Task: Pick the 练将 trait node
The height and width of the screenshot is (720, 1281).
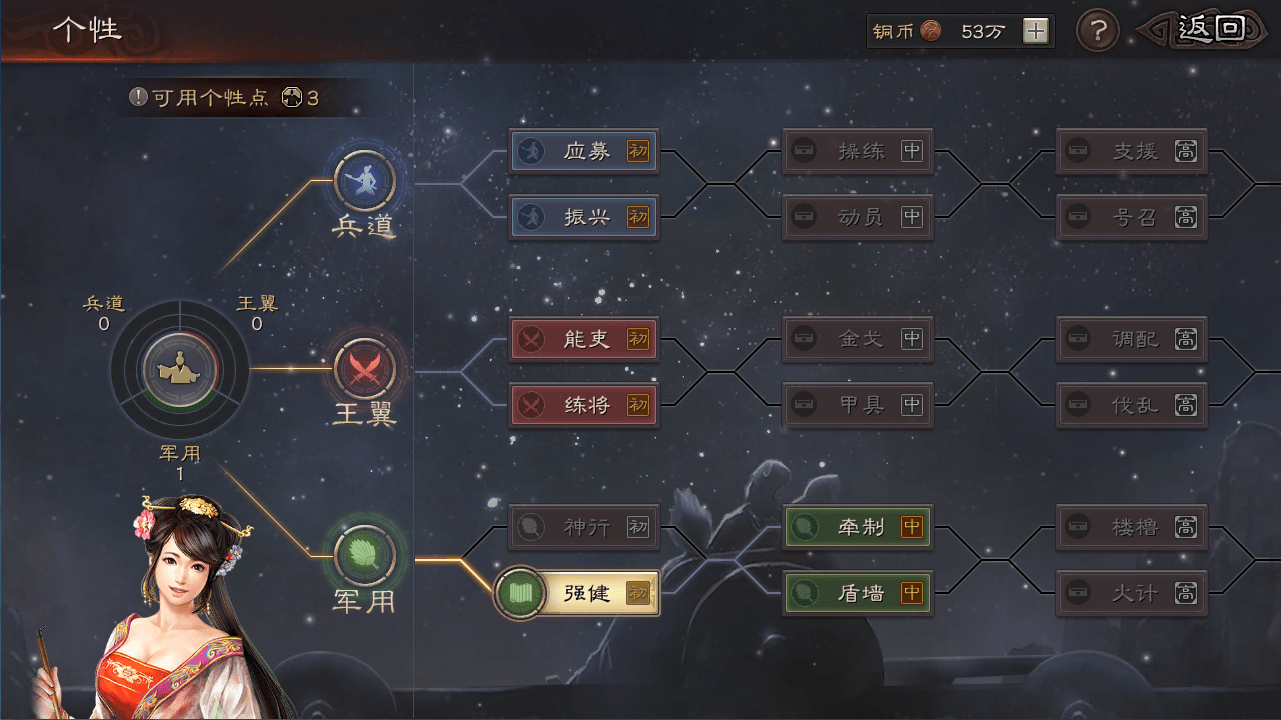Action: (x=584, y=405)
